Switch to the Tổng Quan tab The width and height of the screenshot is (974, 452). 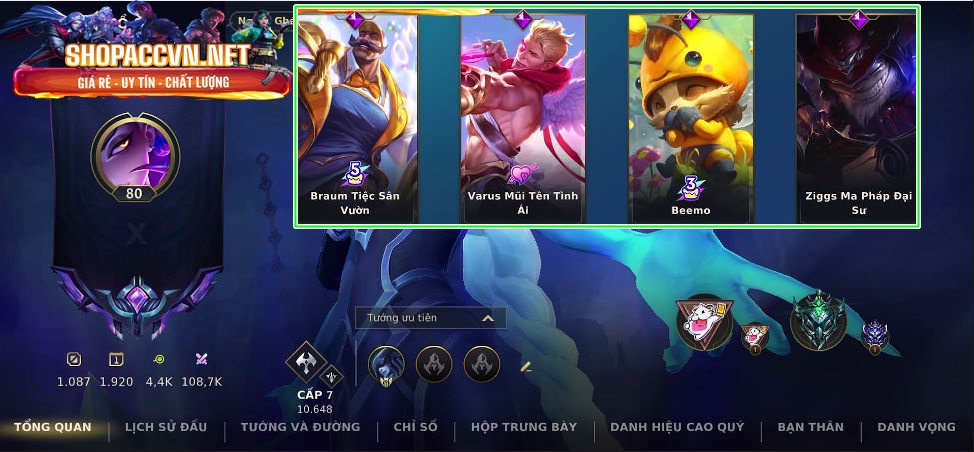[52, 428]
